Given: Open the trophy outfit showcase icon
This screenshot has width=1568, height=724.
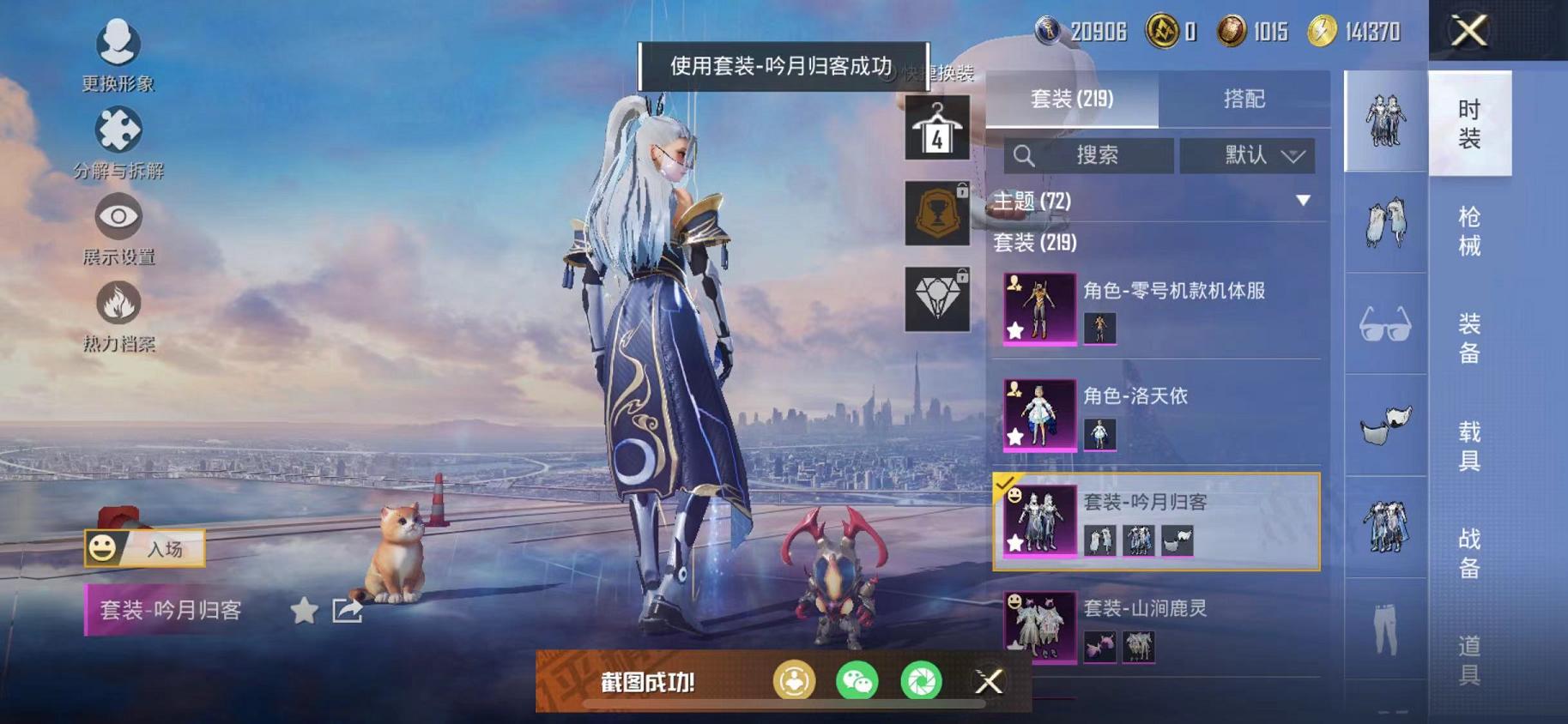Looking at the screenshot, I should (938, 213).
